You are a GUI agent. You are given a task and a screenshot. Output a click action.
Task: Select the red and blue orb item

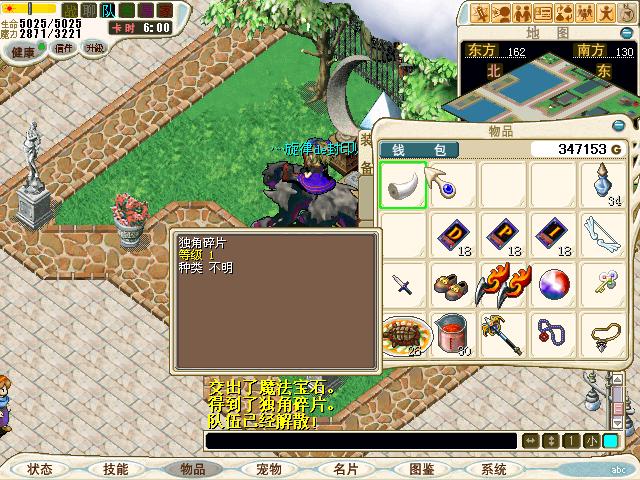[553, 285]
